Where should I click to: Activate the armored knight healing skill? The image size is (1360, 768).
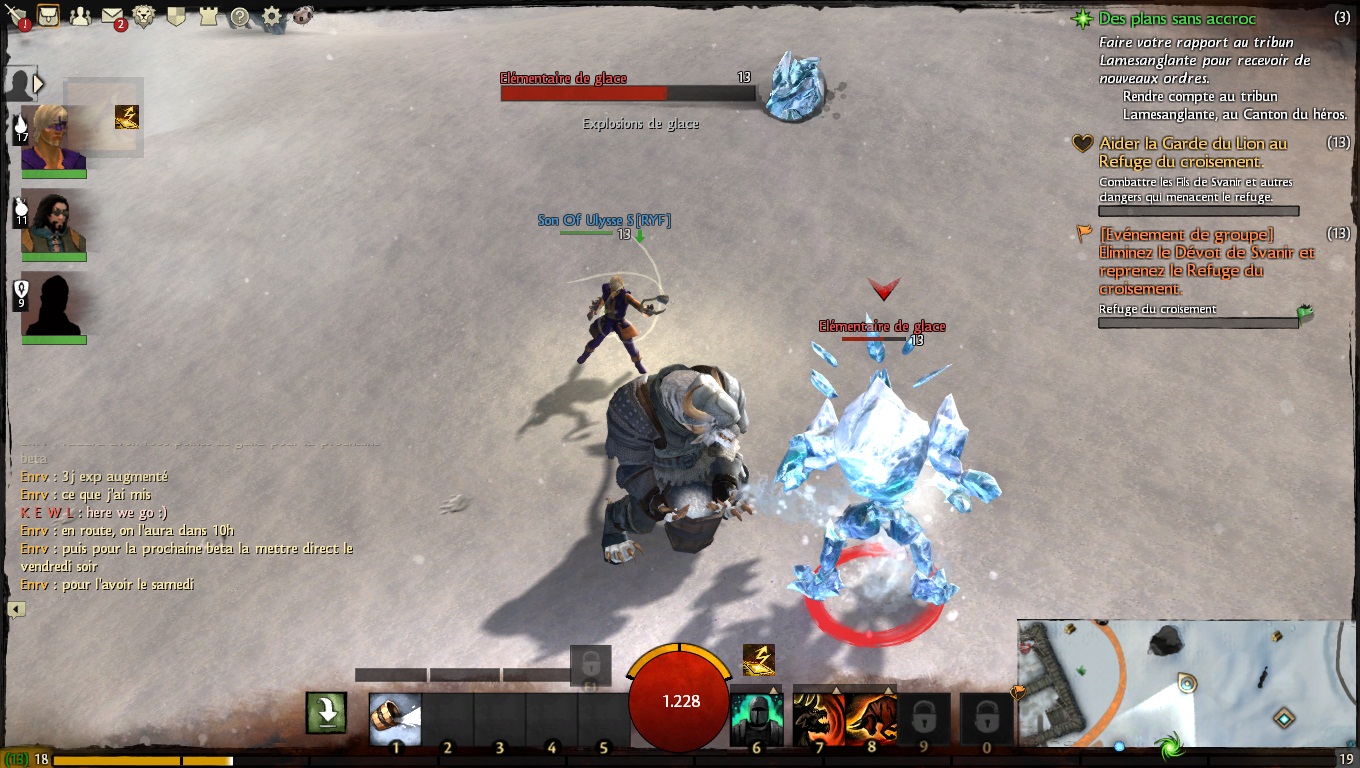pyautogui.click(x=755, y=719)
